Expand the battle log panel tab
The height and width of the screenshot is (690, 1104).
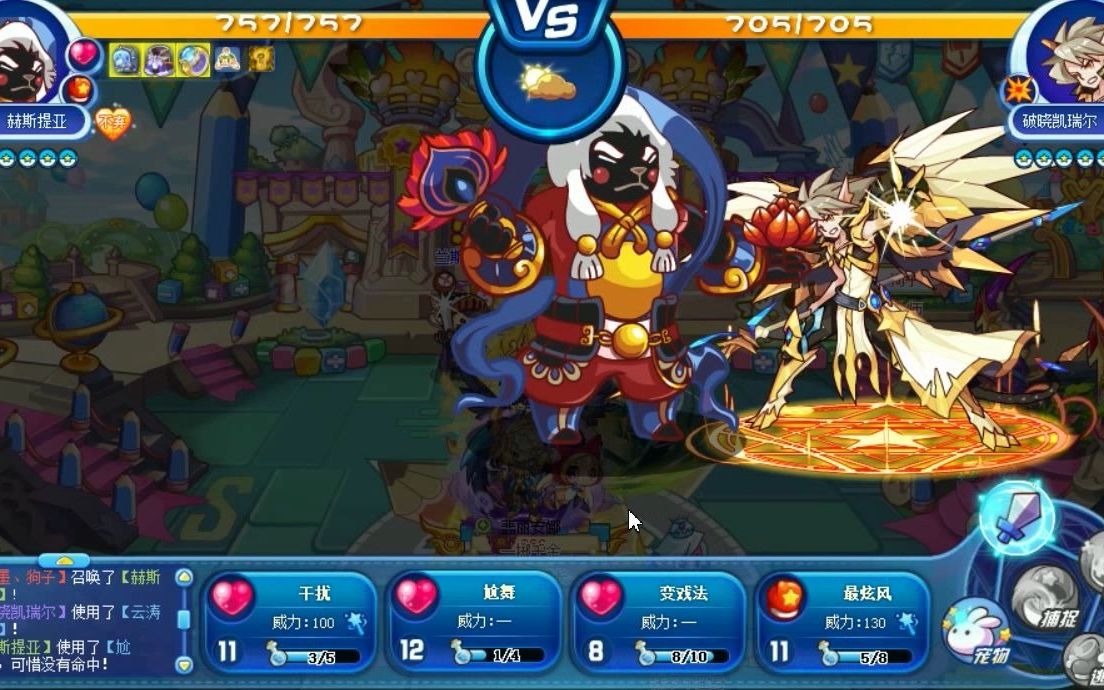65,560
